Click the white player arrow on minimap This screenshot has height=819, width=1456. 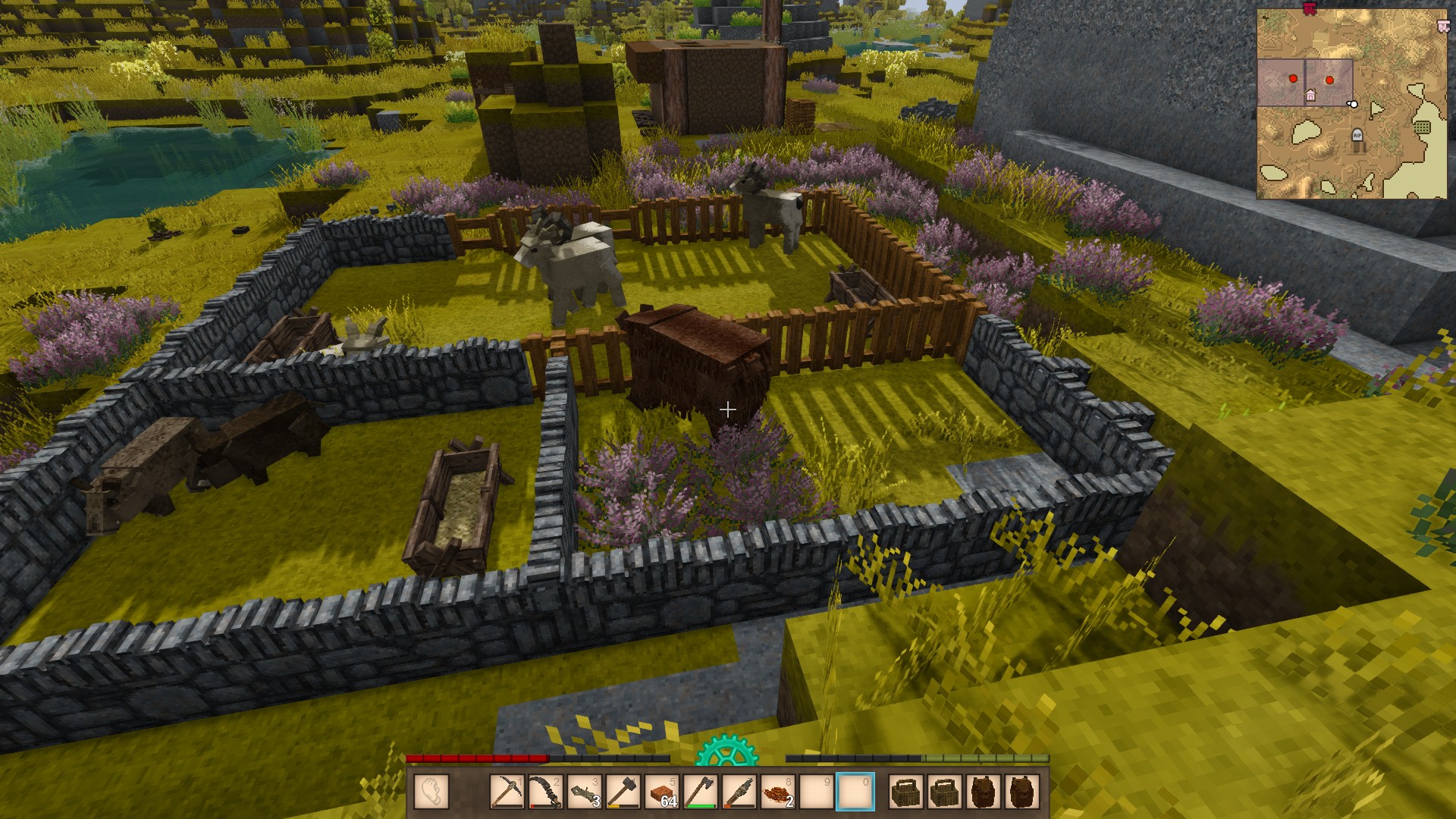[1352, 104]
